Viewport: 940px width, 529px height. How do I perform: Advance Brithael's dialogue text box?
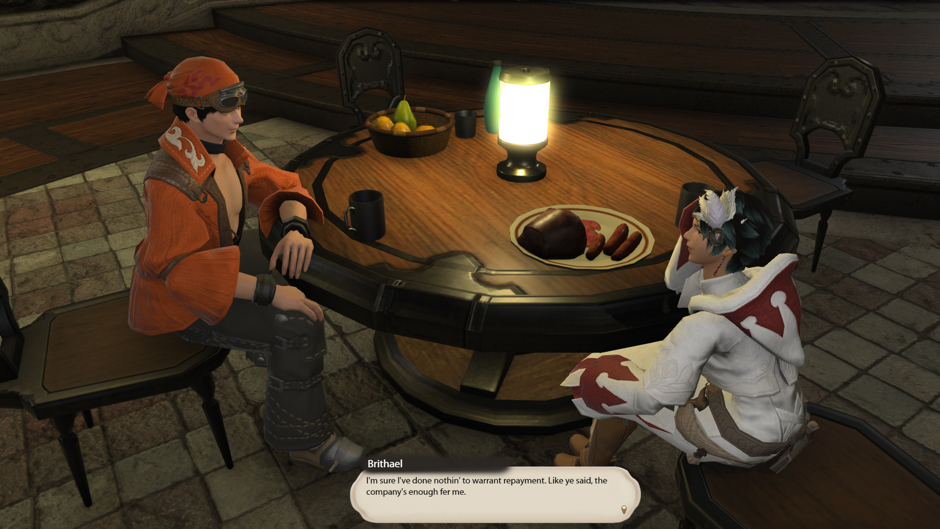[x=495, y=492]
